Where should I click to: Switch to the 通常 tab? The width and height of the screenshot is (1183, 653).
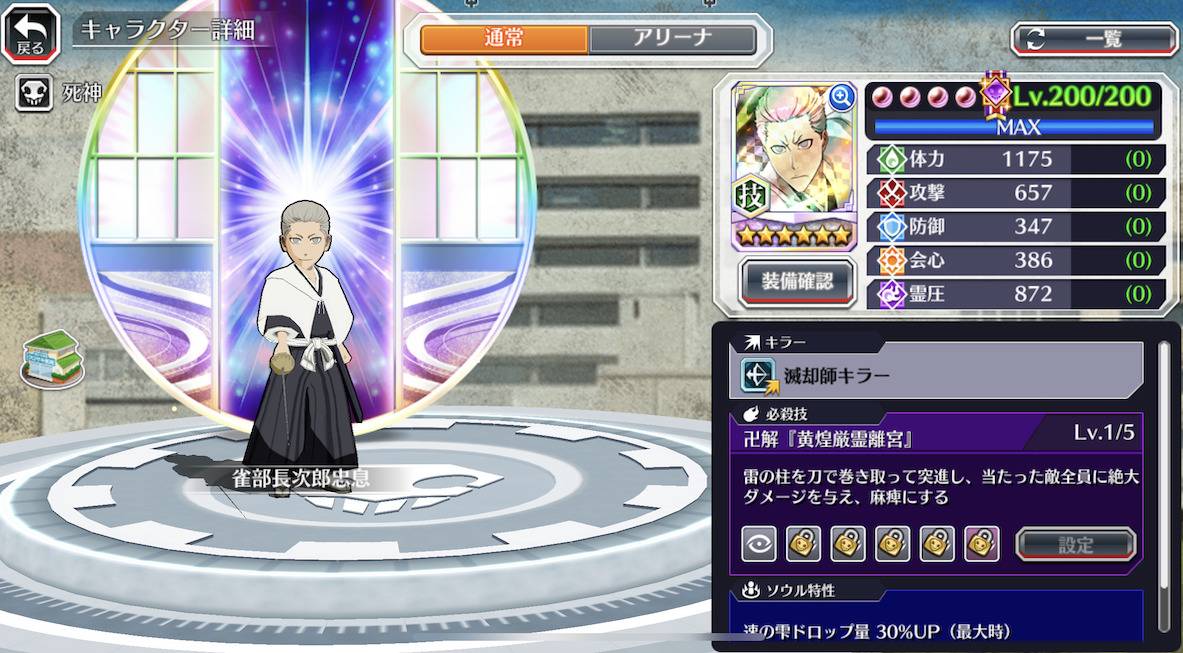[x=504, y=39]
